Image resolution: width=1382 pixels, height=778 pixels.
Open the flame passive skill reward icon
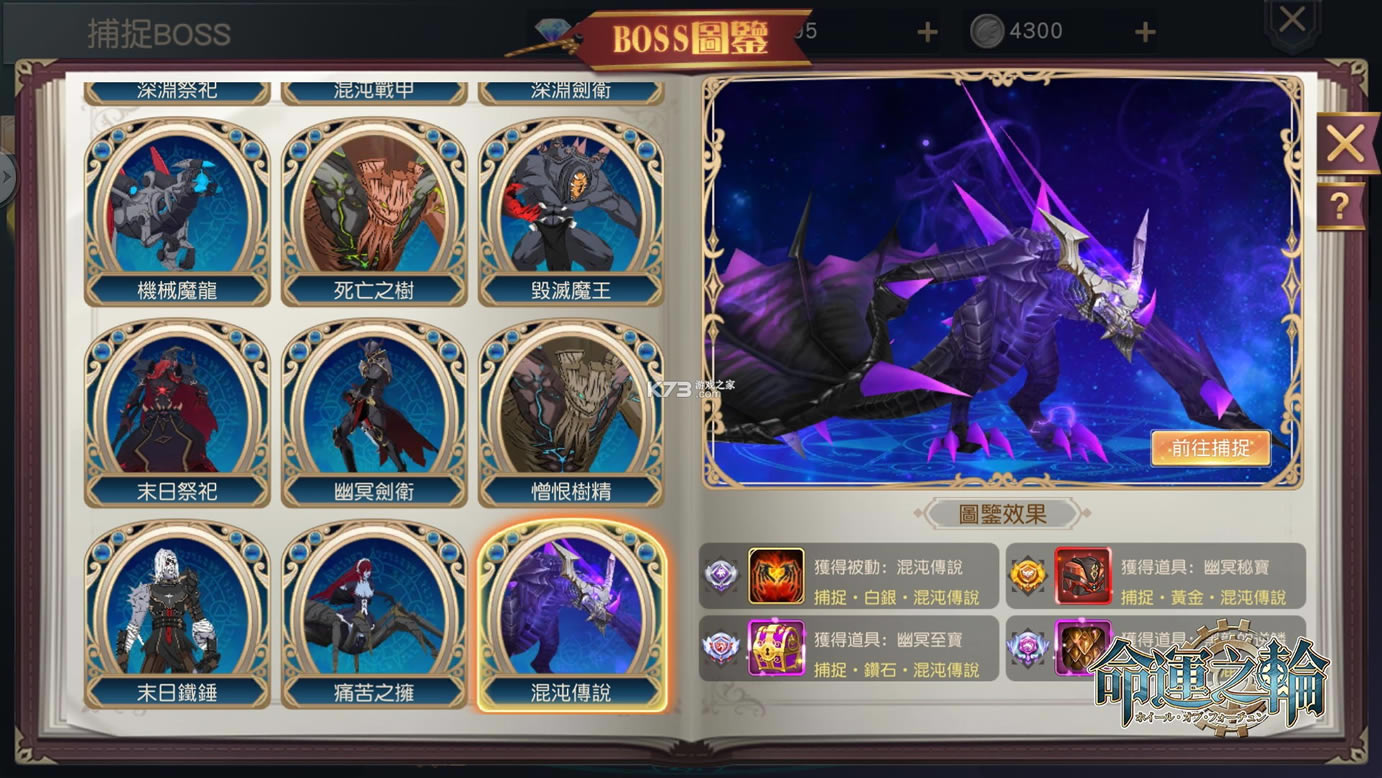click(778, 575)
